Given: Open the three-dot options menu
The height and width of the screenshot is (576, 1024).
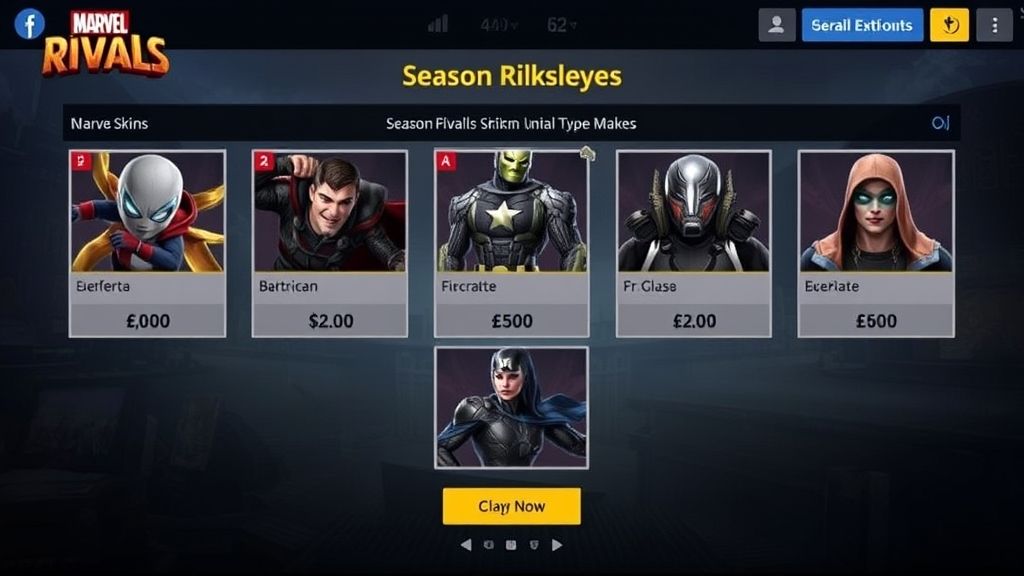Looking at the screenshot, I should [x=994, y=25].
